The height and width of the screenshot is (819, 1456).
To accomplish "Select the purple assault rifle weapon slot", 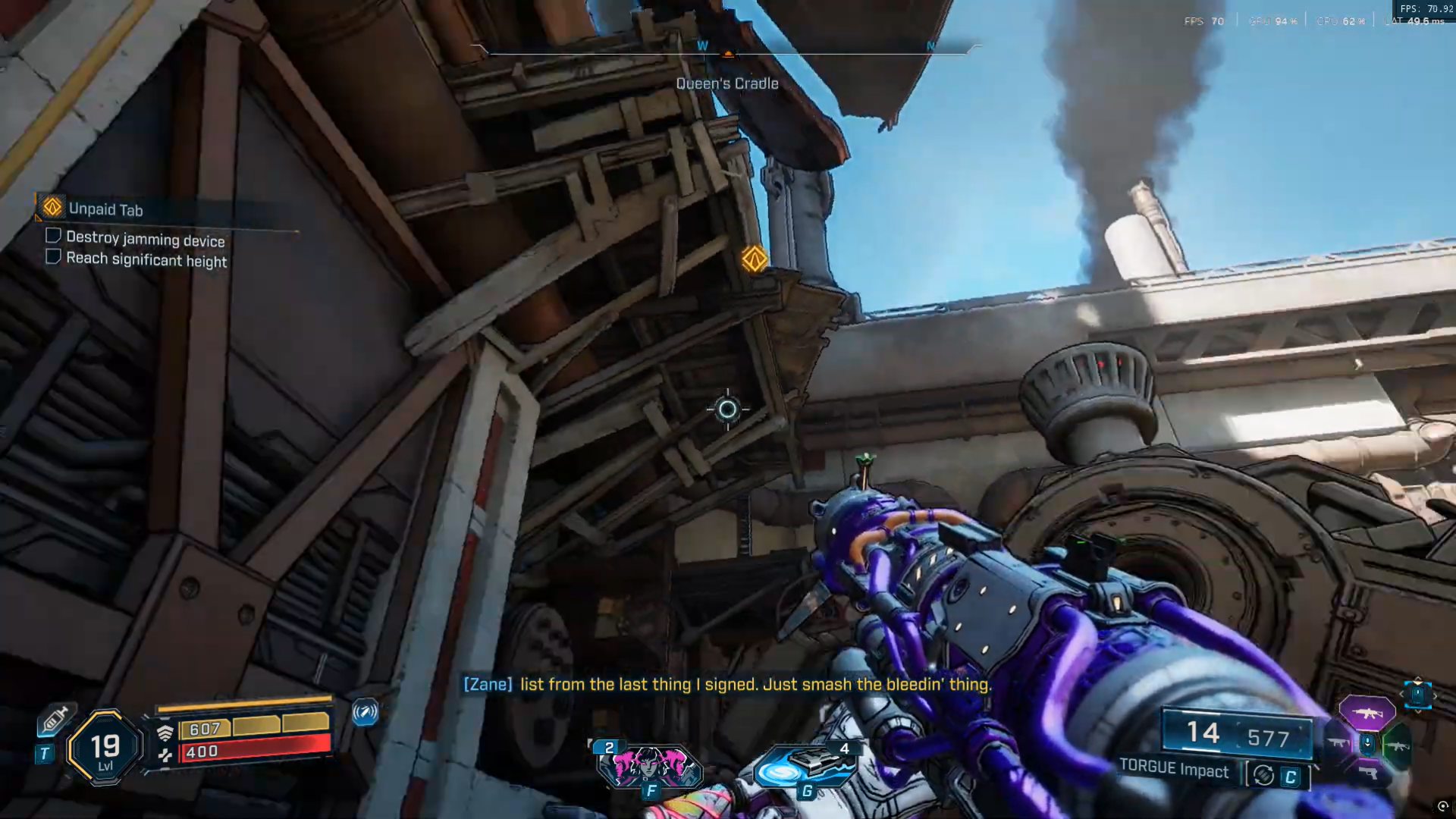I will point(1367,713).
